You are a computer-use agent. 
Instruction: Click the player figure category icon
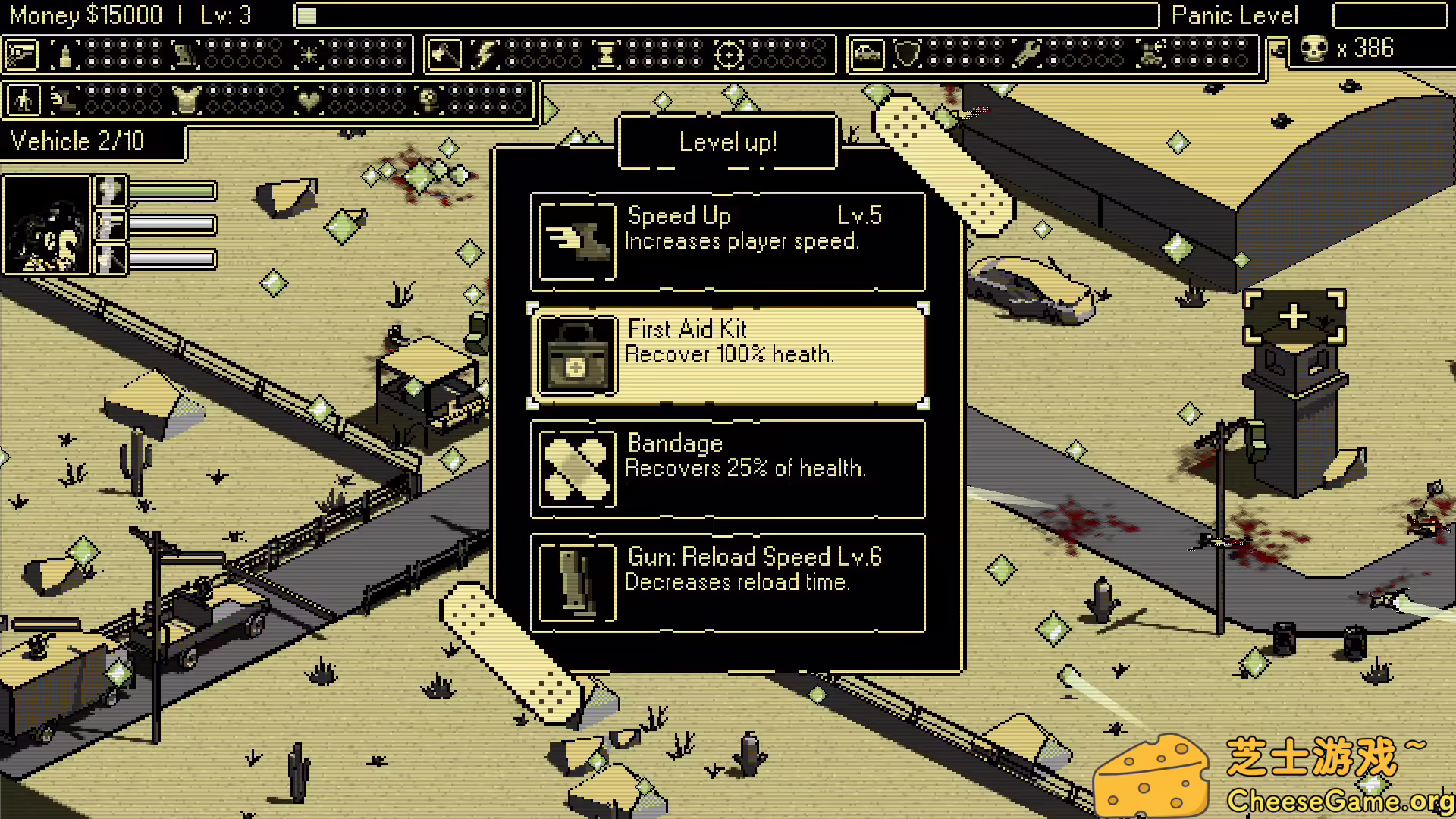[24, 100]
